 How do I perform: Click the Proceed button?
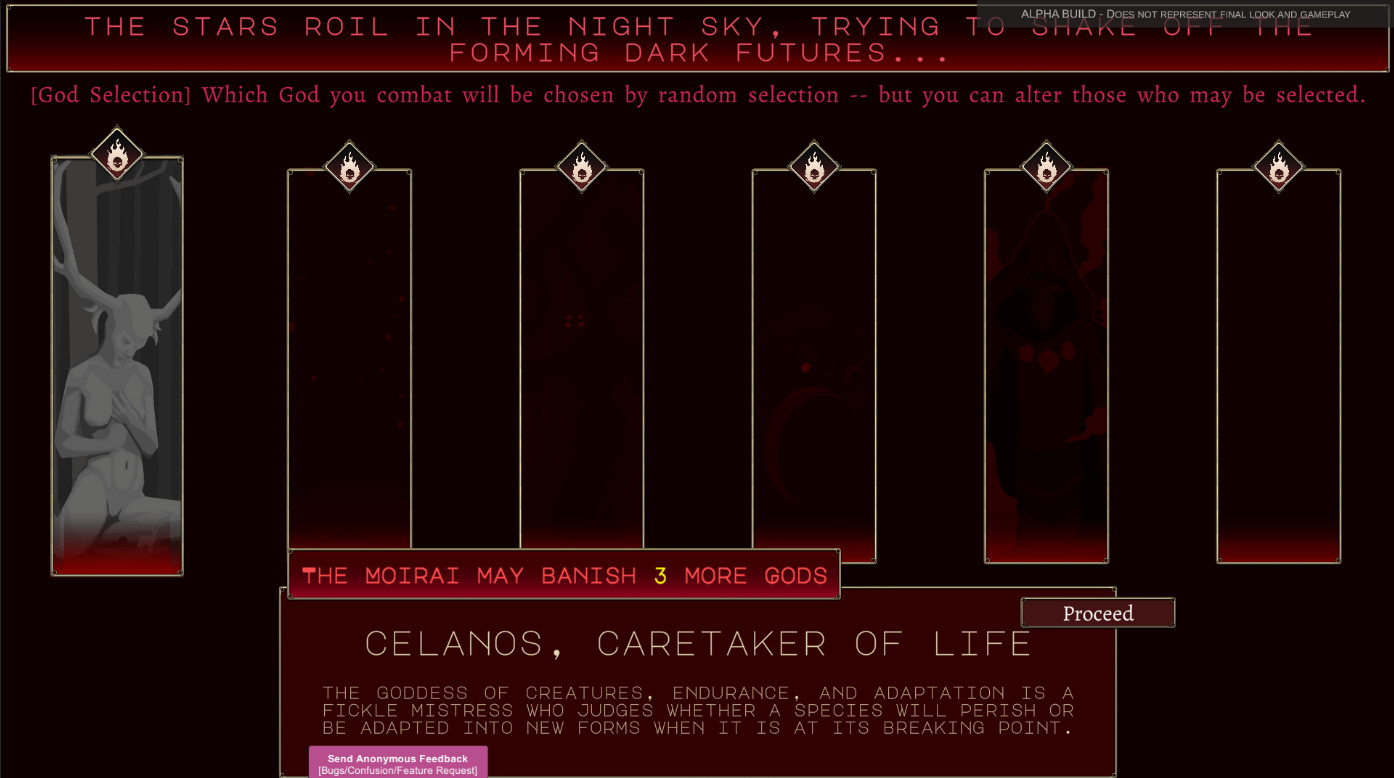1097,612
